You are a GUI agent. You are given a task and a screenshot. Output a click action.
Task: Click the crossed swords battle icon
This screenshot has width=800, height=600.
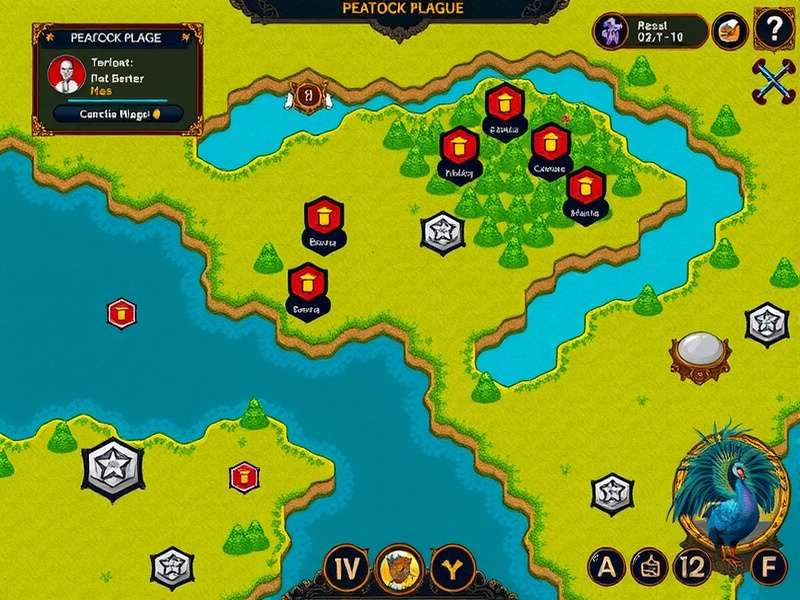771,82
